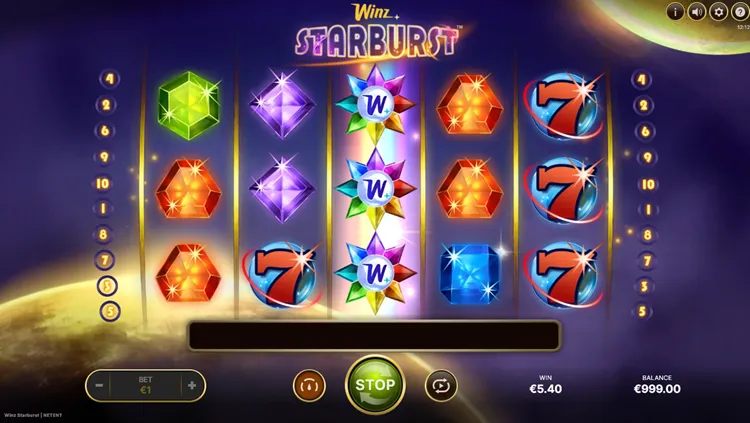Open the autoplay loop button
The width and height of the screenshot is (750, 423).
tap(440, 385)
